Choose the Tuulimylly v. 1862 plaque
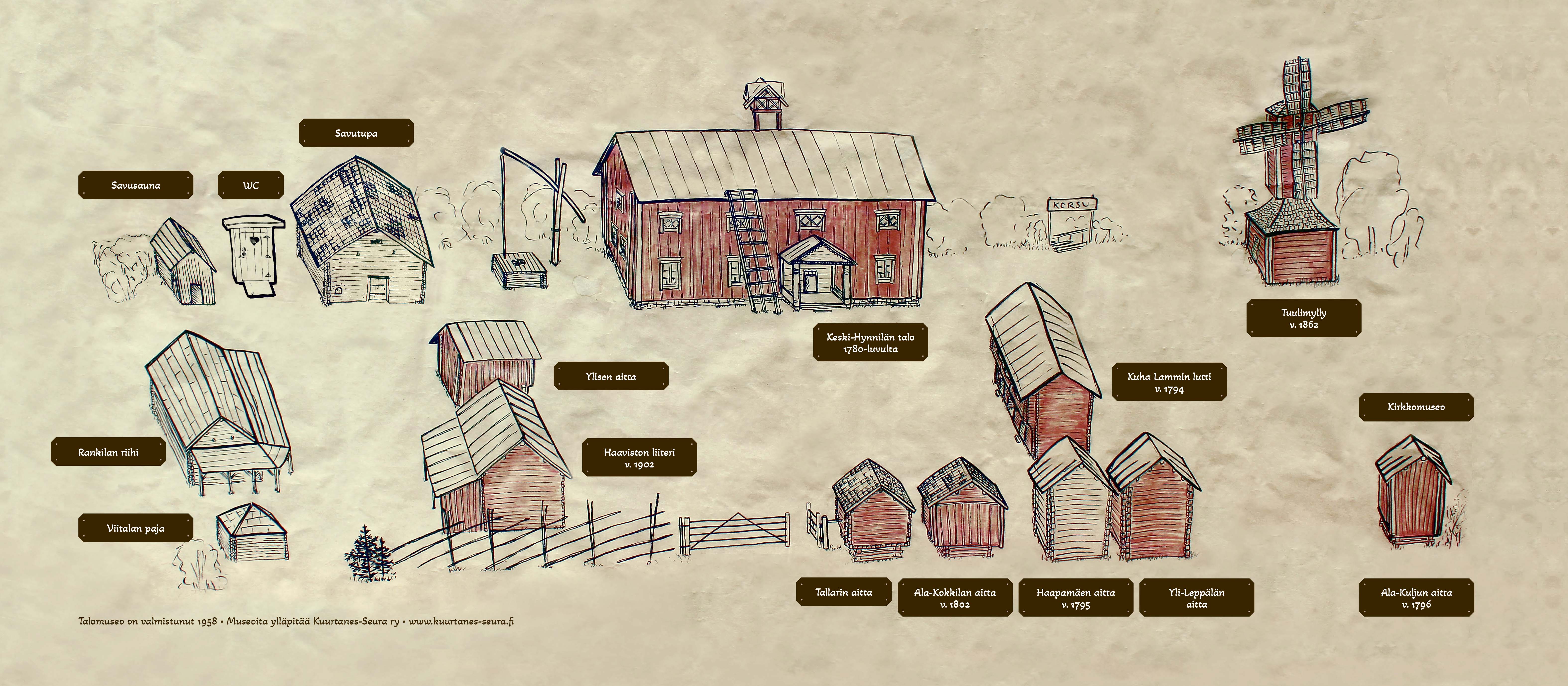 [x=1303, y=318]
